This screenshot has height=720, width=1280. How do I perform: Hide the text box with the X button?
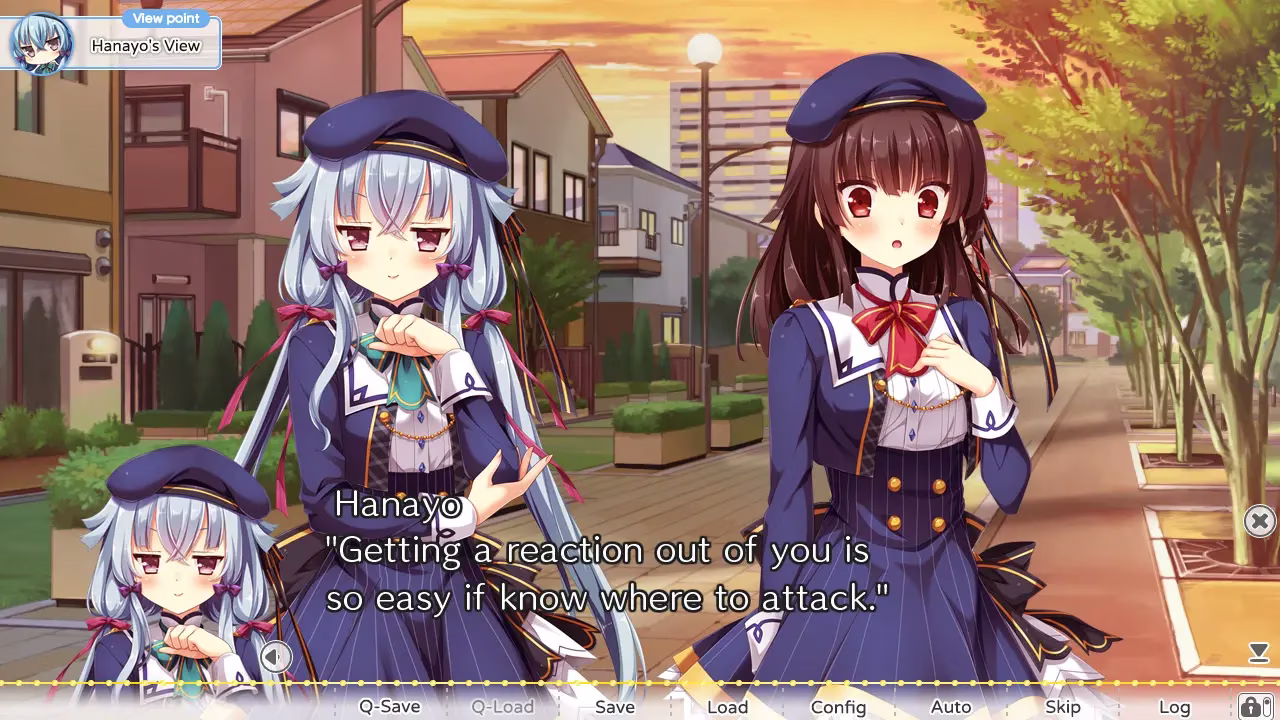[x=1259, y=521]
